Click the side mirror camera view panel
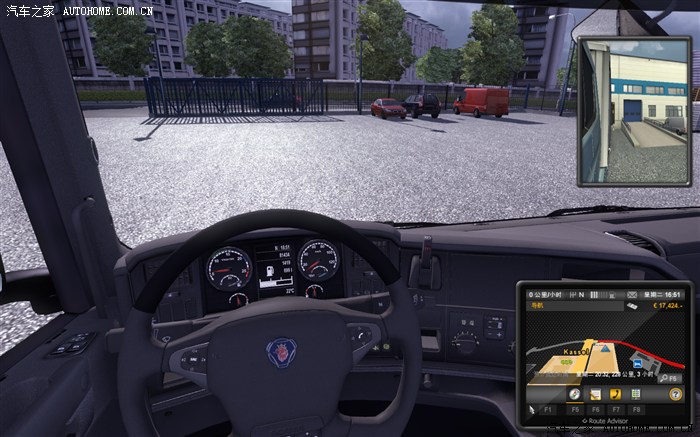Image resolution: width=700 pixels, height=437 pixels. point(620,110)
